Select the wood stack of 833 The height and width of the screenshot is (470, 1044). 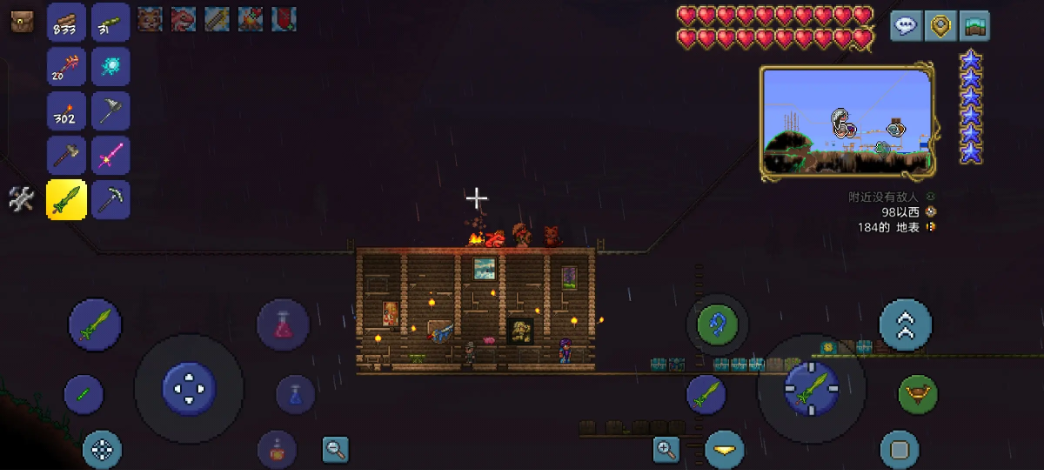(66, 22)
